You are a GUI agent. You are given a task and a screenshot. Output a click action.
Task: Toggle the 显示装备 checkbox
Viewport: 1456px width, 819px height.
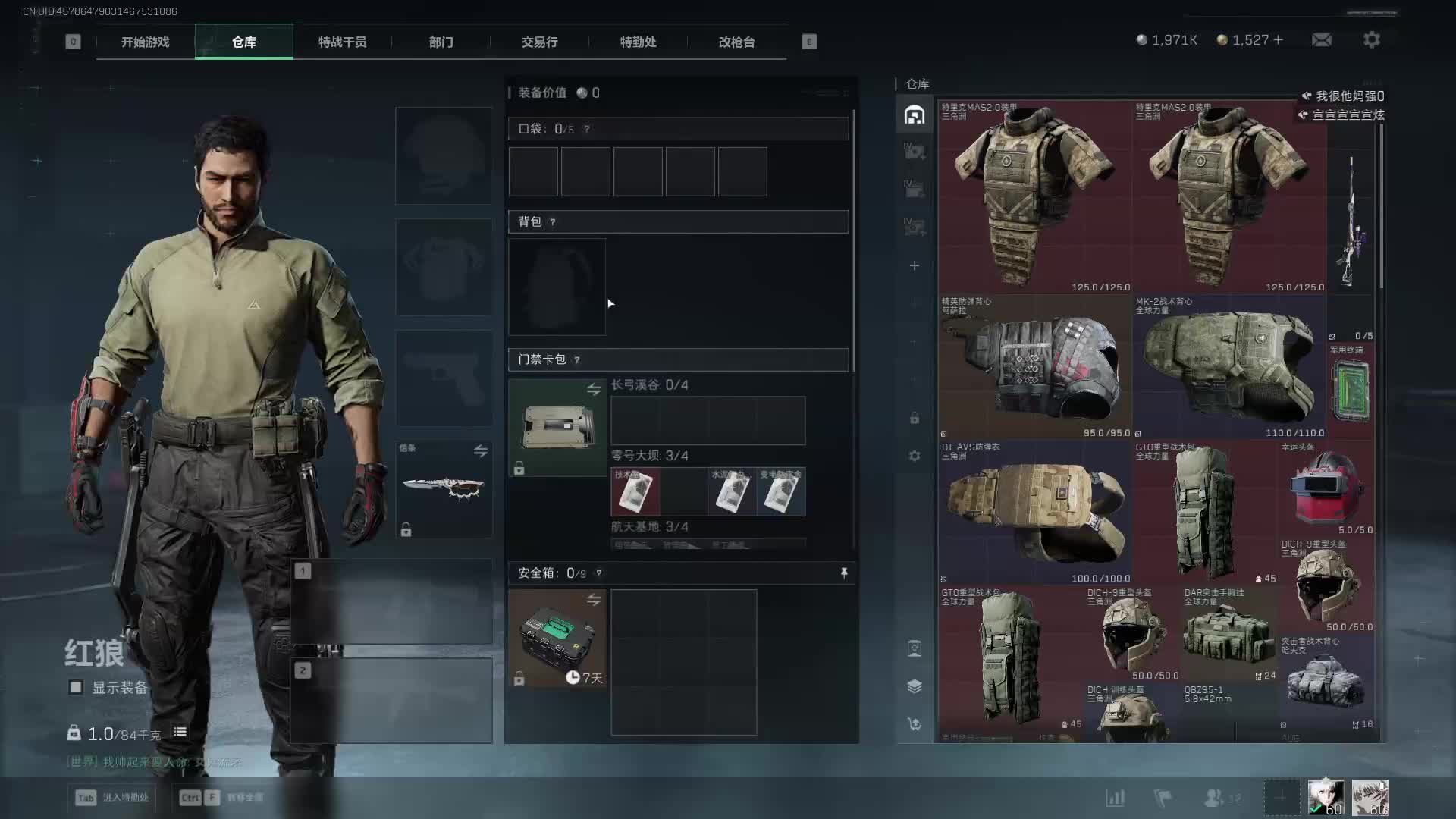76,688
